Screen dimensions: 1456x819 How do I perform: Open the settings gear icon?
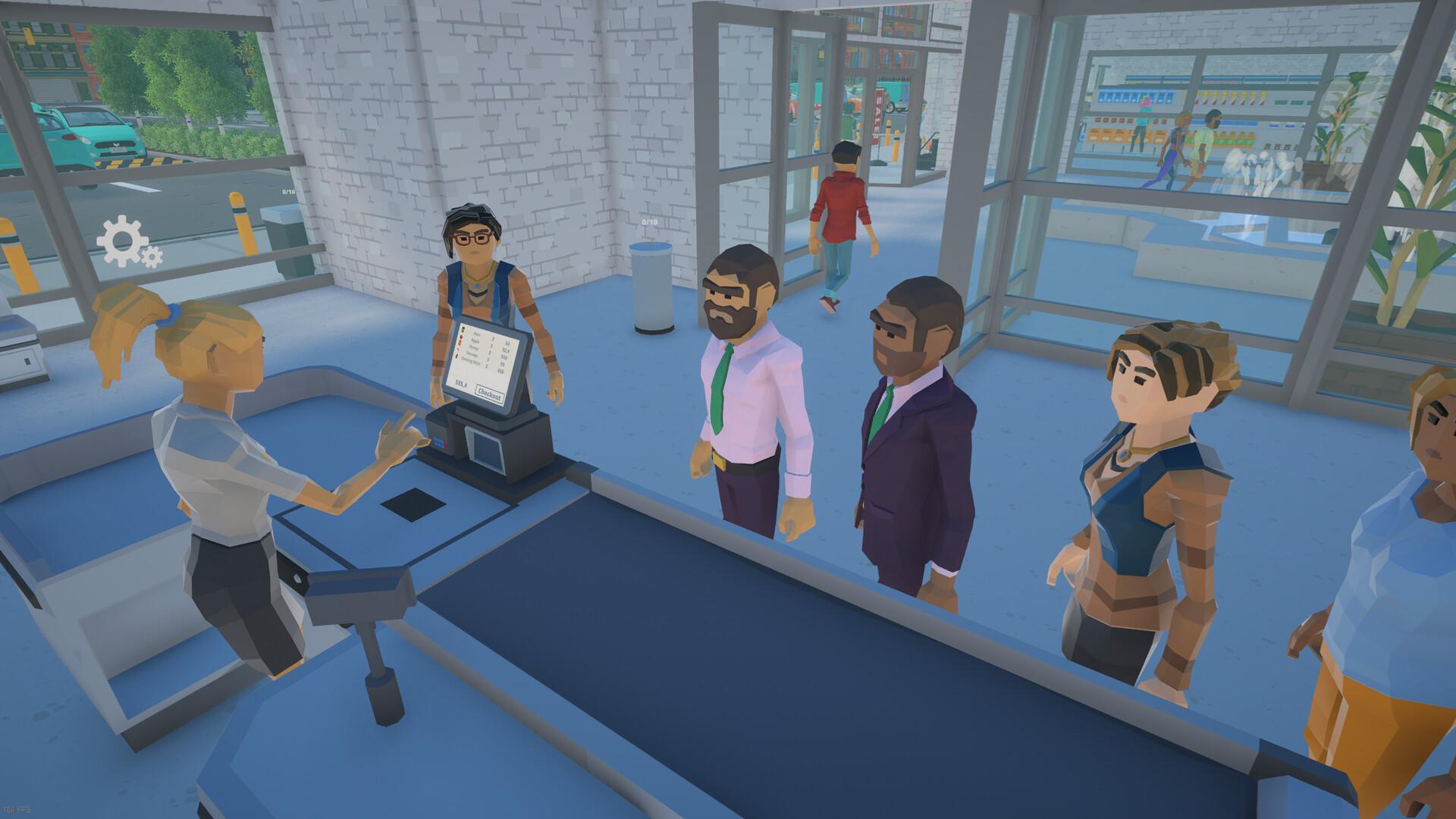point(123,241)
